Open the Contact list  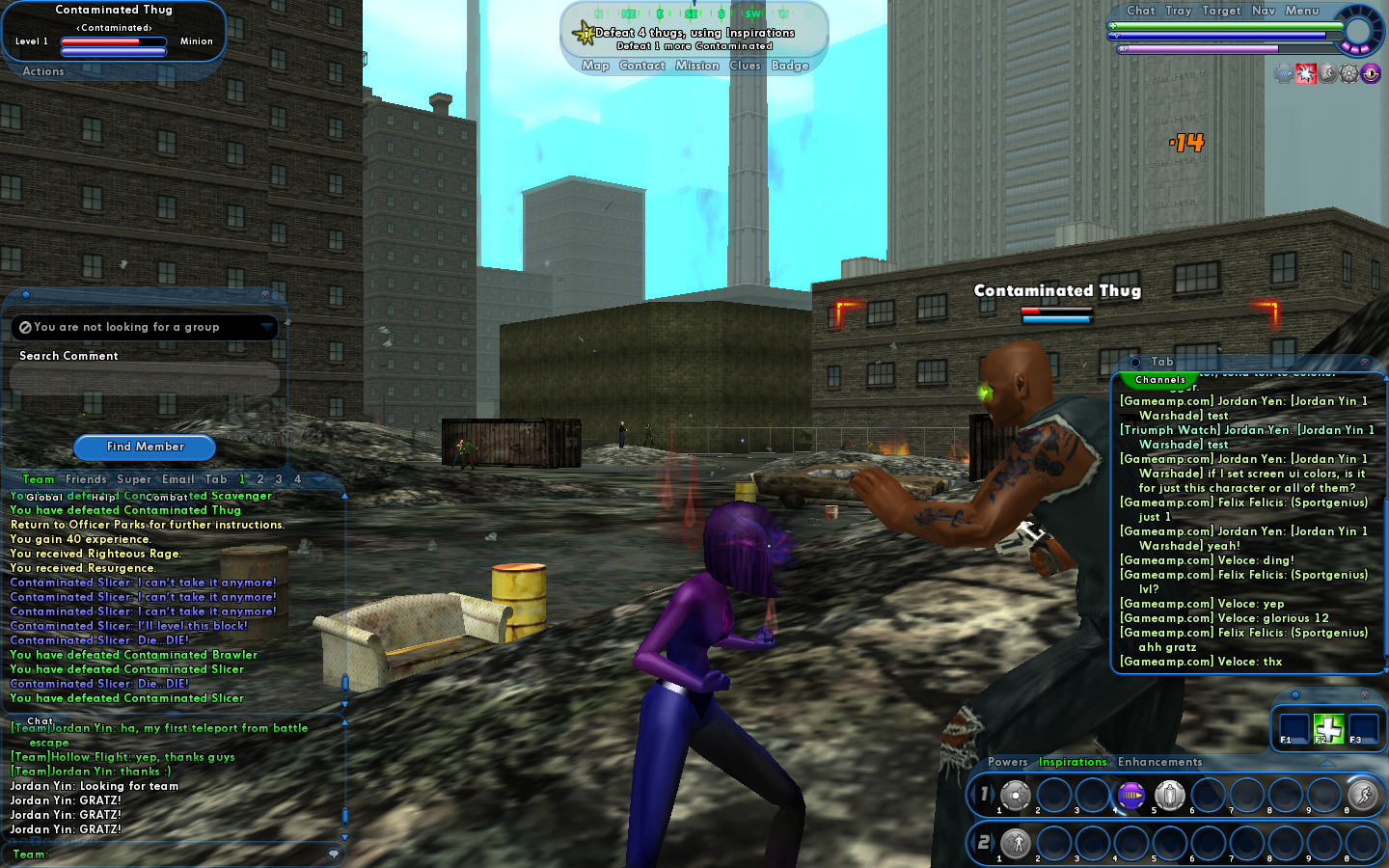641,66
